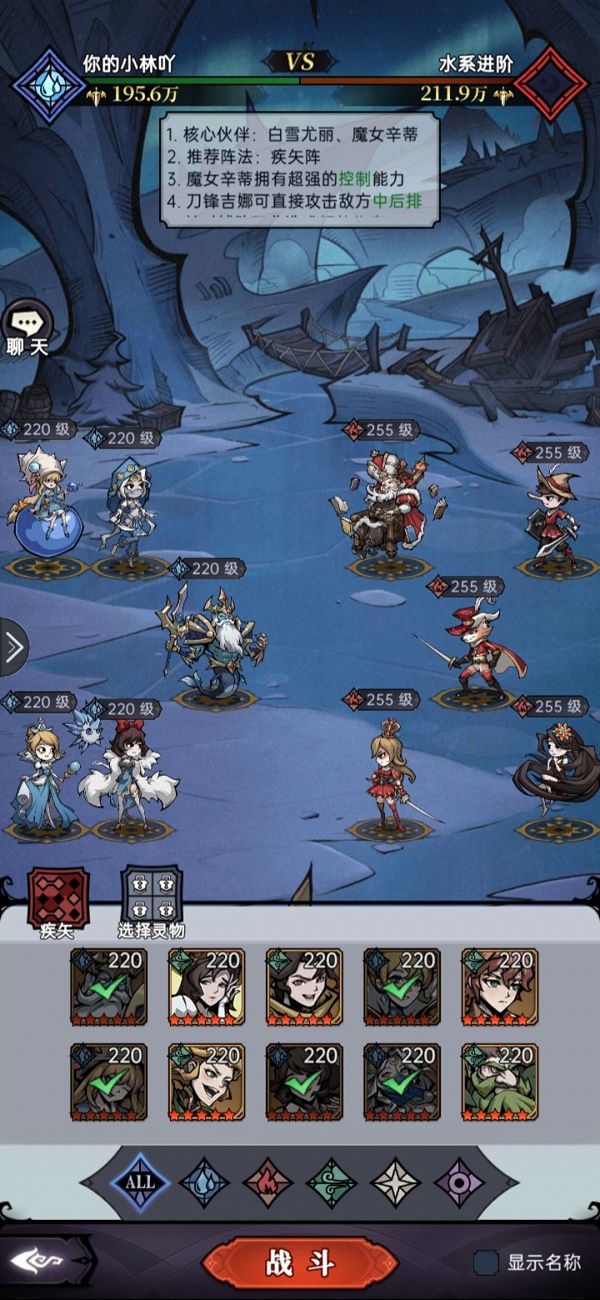Pick the pale dark-haired woman hero card
600x1300 pixels.
(206, 988)
